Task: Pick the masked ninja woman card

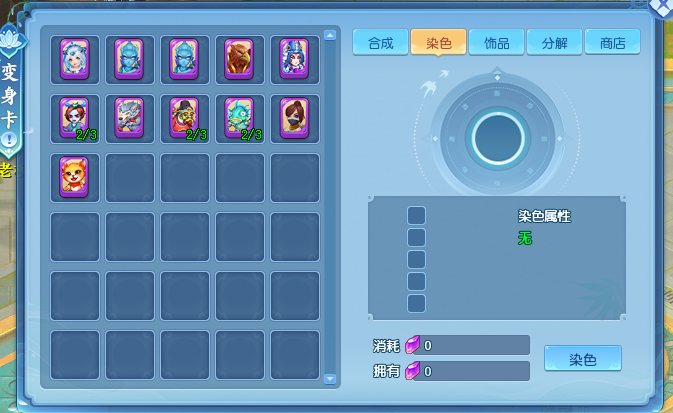Action: pyautogui.click(x=294, y=118)
